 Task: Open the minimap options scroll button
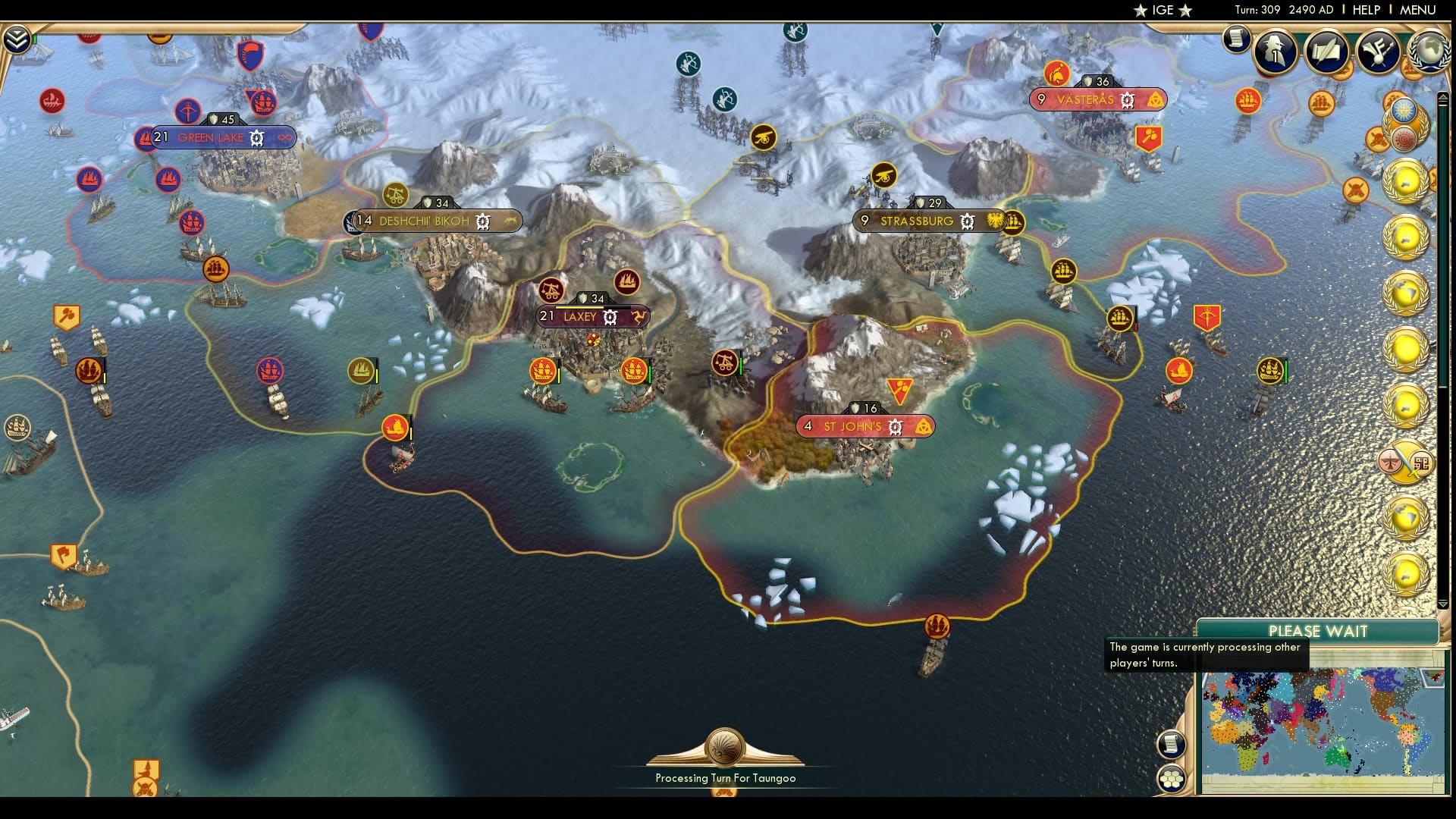1171,744
